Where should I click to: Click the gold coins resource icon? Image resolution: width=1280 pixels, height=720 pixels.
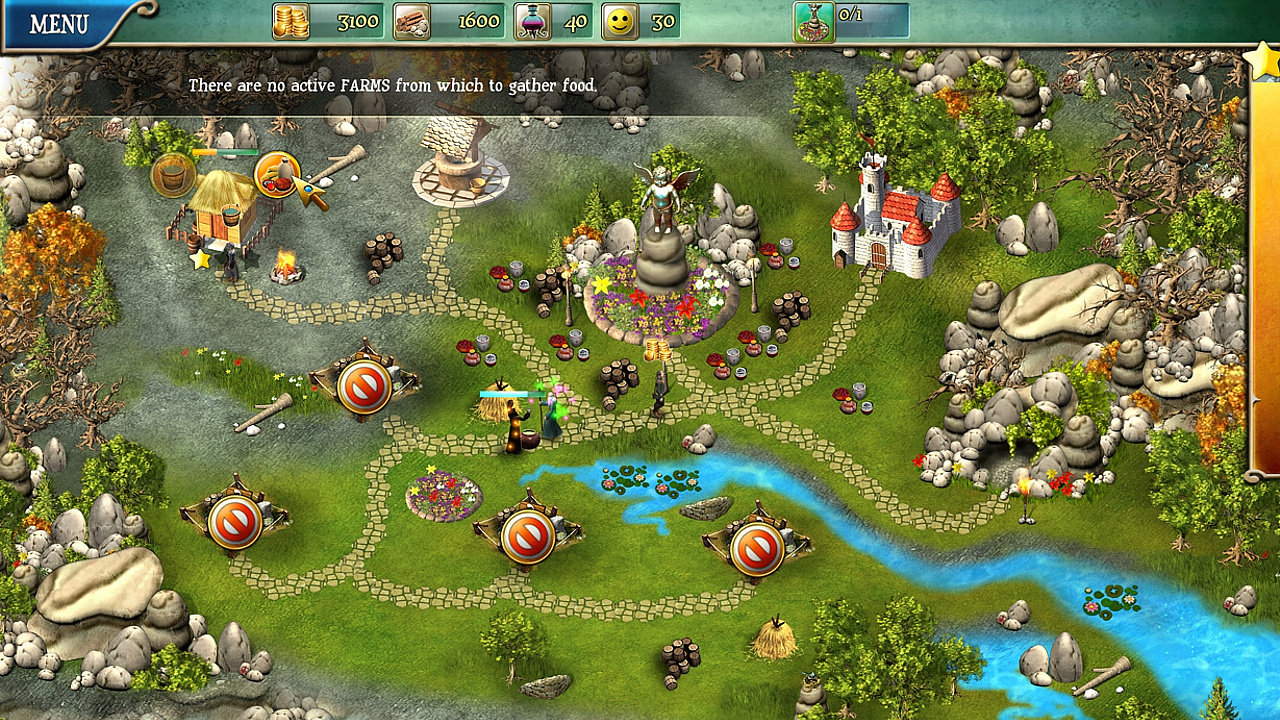pos(289,22)
